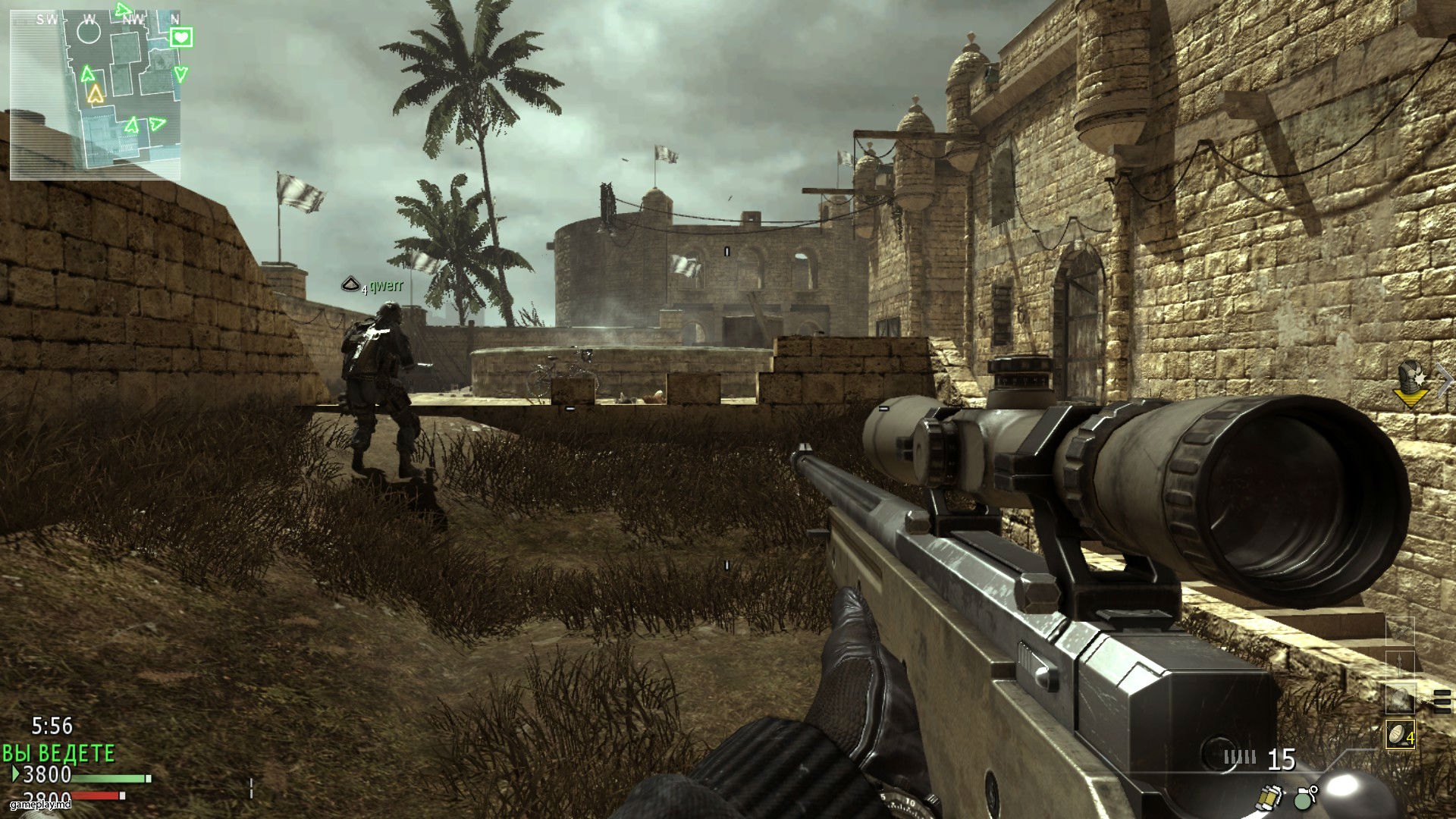Click the yellow player arrow on minimap

(95, 94)
